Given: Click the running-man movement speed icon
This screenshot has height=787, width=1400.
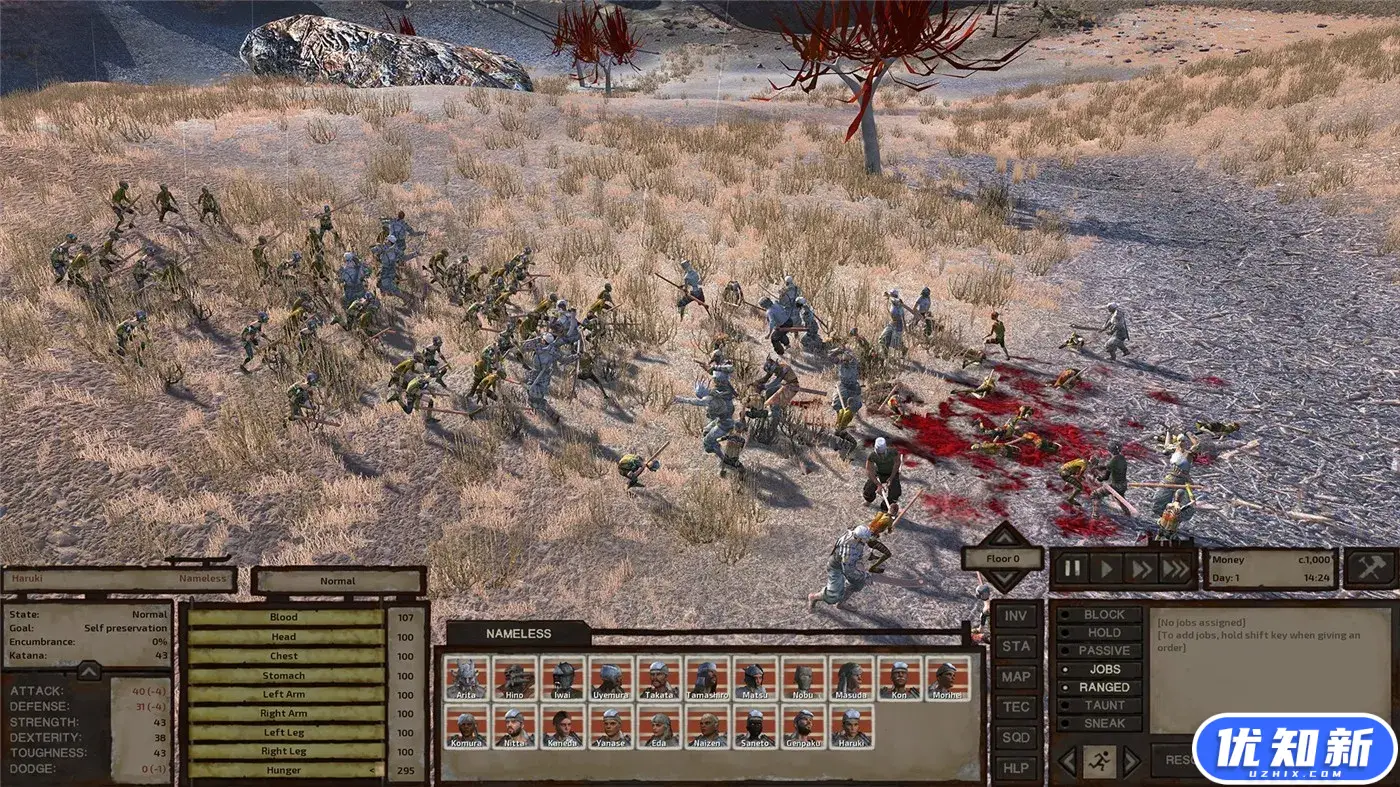Looking at the screenshot, I should click(1099, 761).
